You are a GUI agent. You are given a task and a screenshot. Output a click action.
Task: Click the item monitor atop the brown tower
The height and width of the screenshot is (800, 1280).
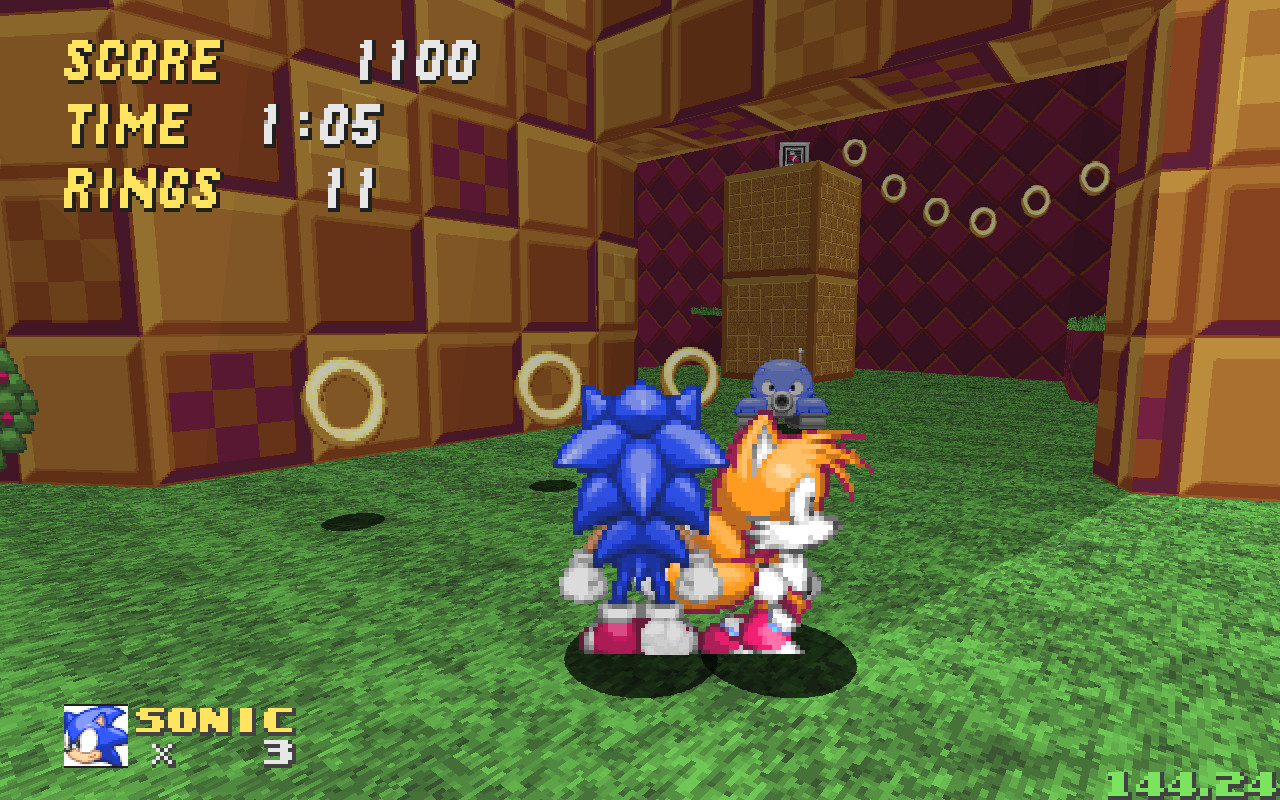(x=795, y=154)
